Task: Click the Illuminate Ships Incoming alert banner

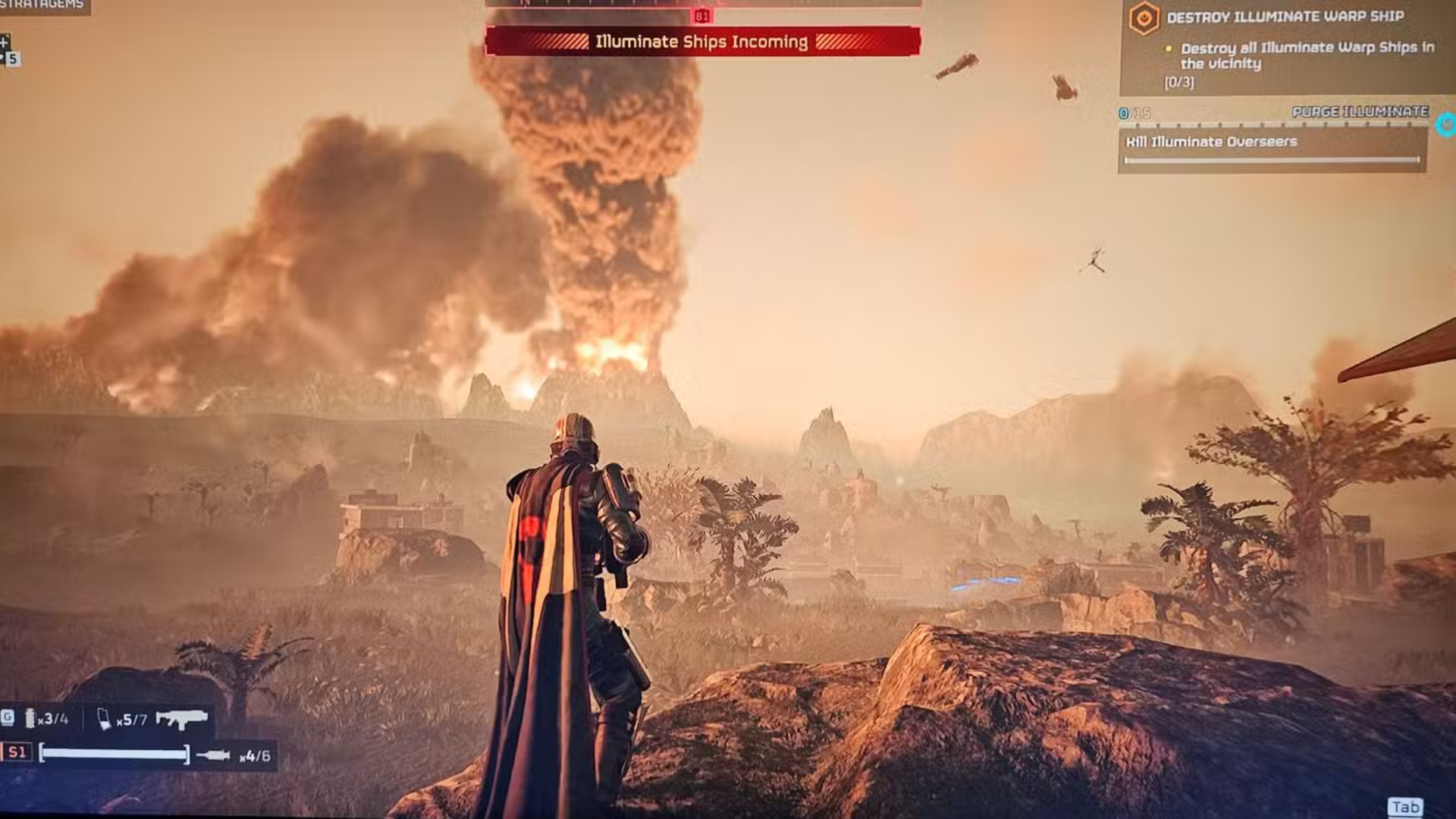Action: coord(702,42)
